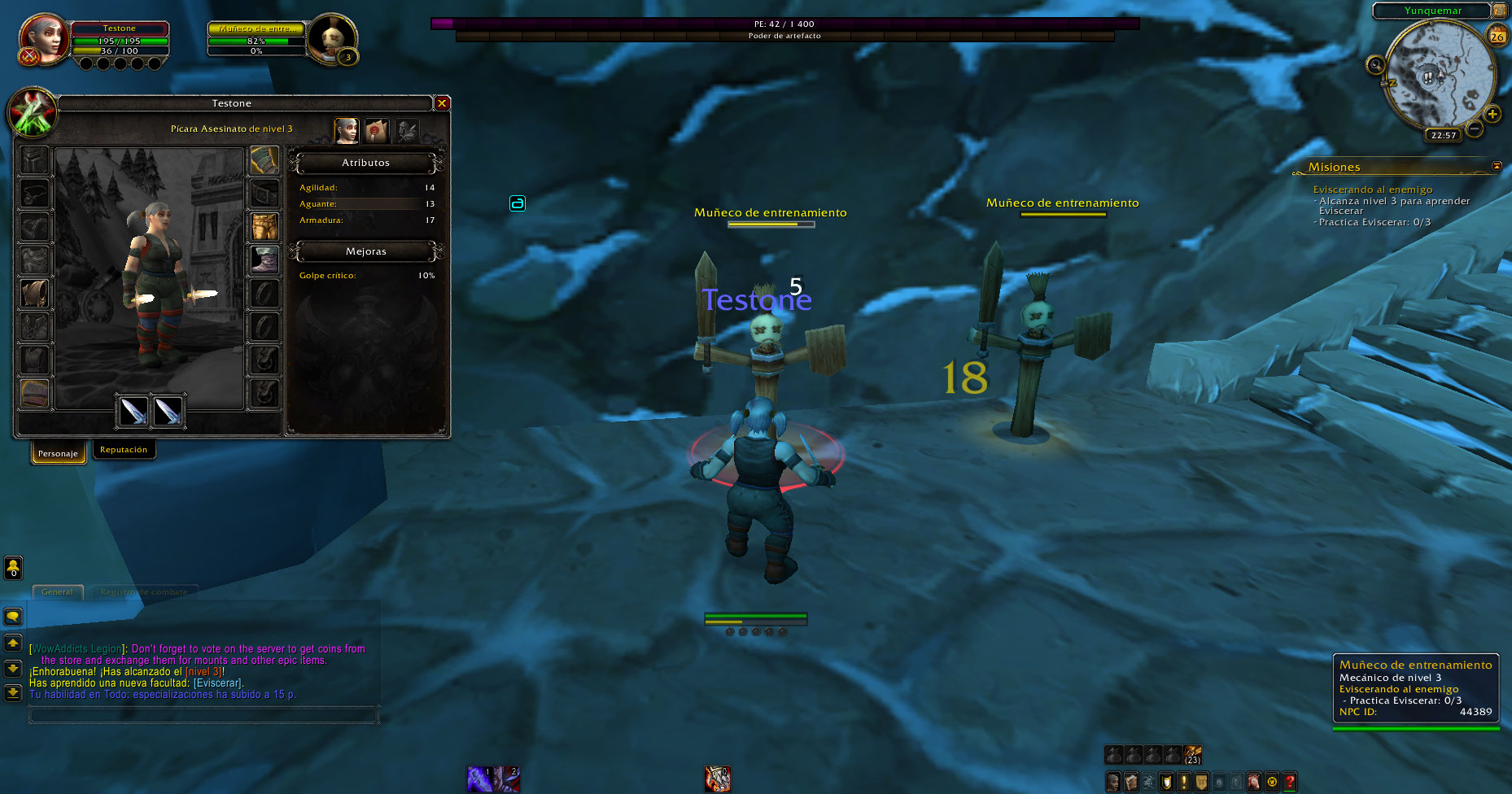Zoom in the minimap with plus button

[x=1492, y=114]
